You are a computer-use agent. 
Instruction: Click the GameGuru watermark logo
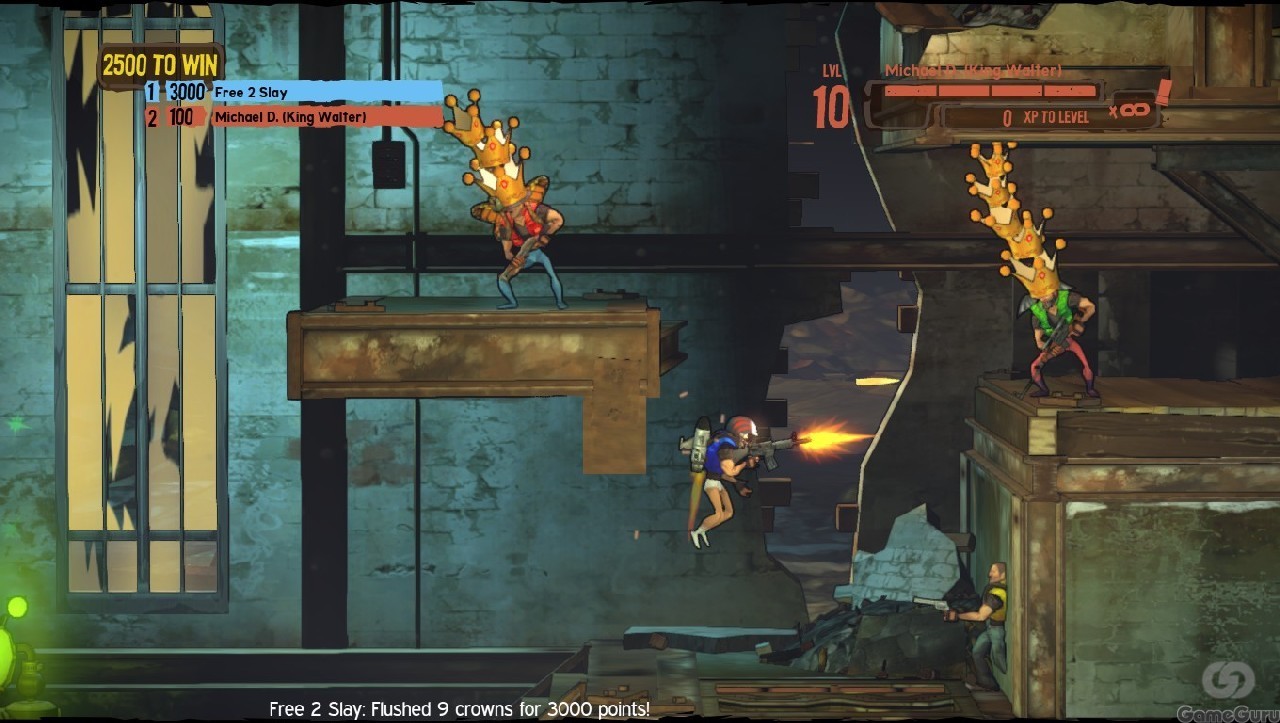1227,689
